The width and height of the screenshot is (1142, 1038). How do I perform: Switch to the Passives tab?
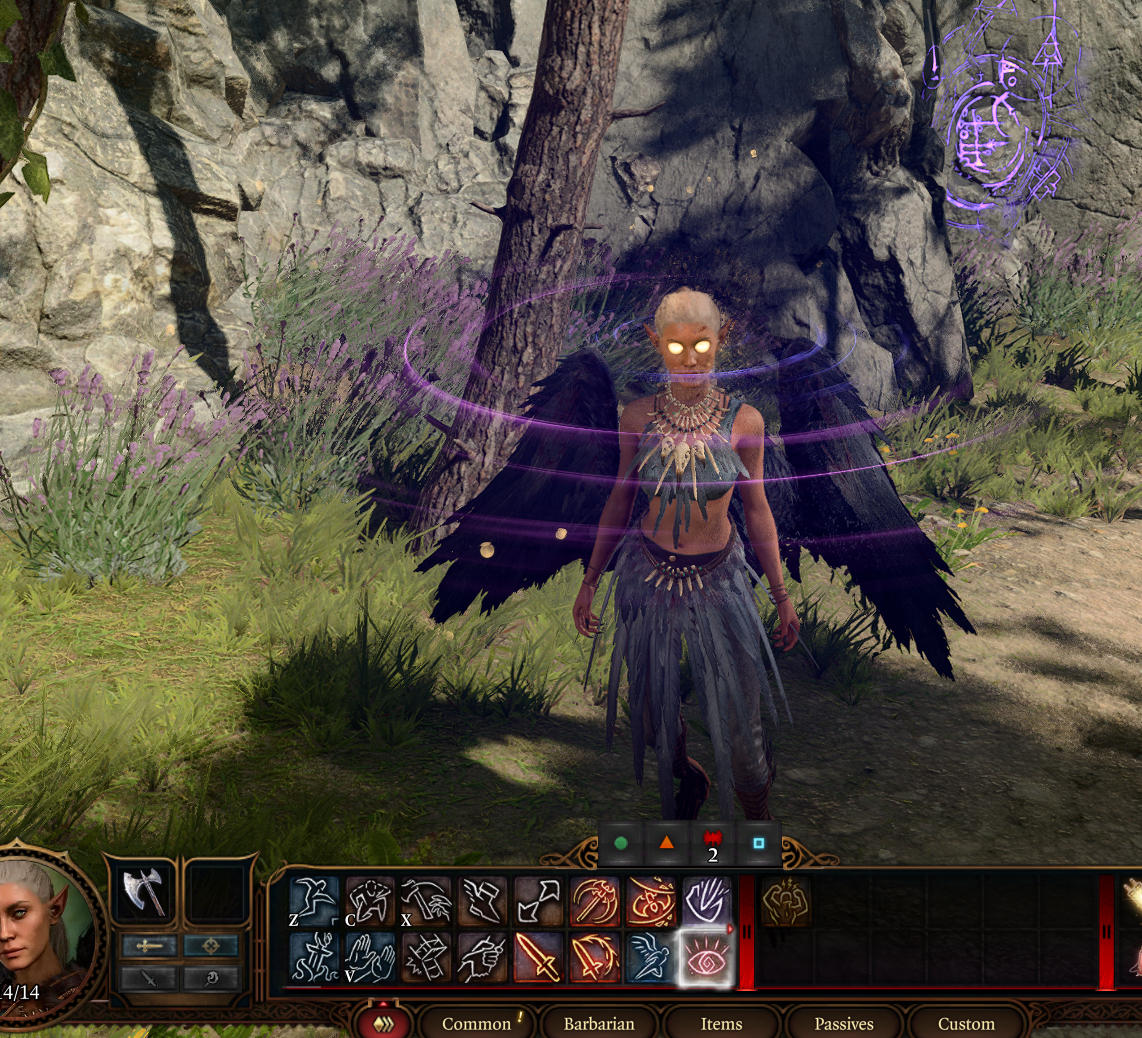coord(843,1023)
